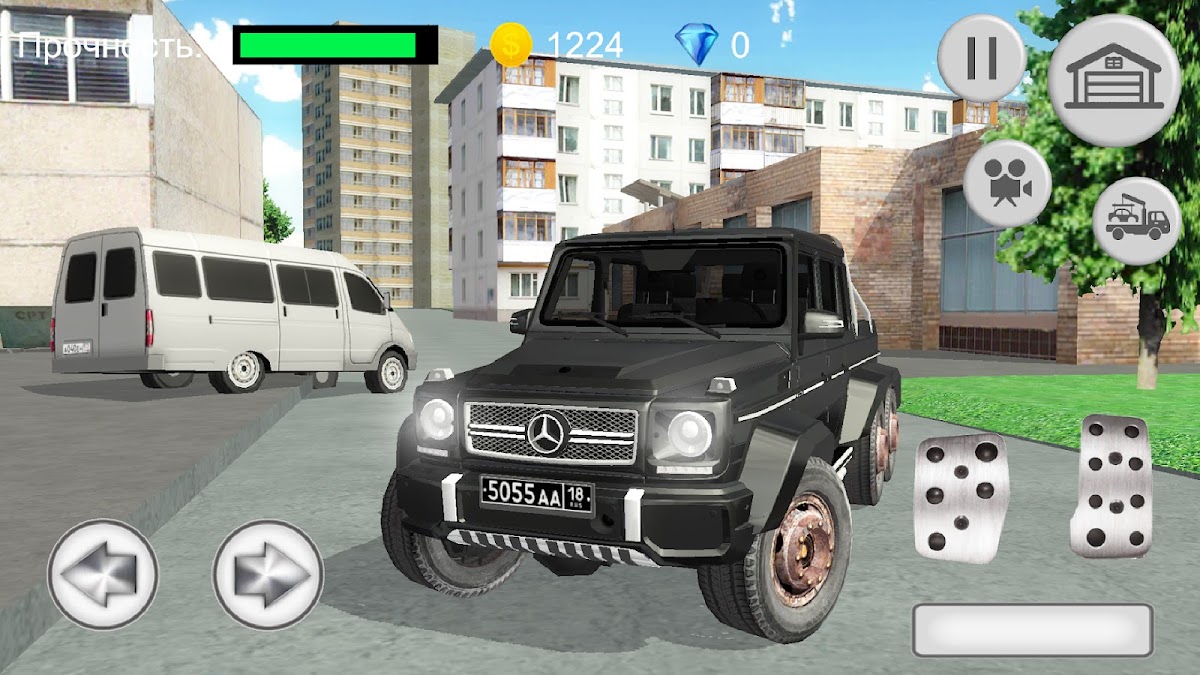Call the tow truck

tap(1137, 221)
